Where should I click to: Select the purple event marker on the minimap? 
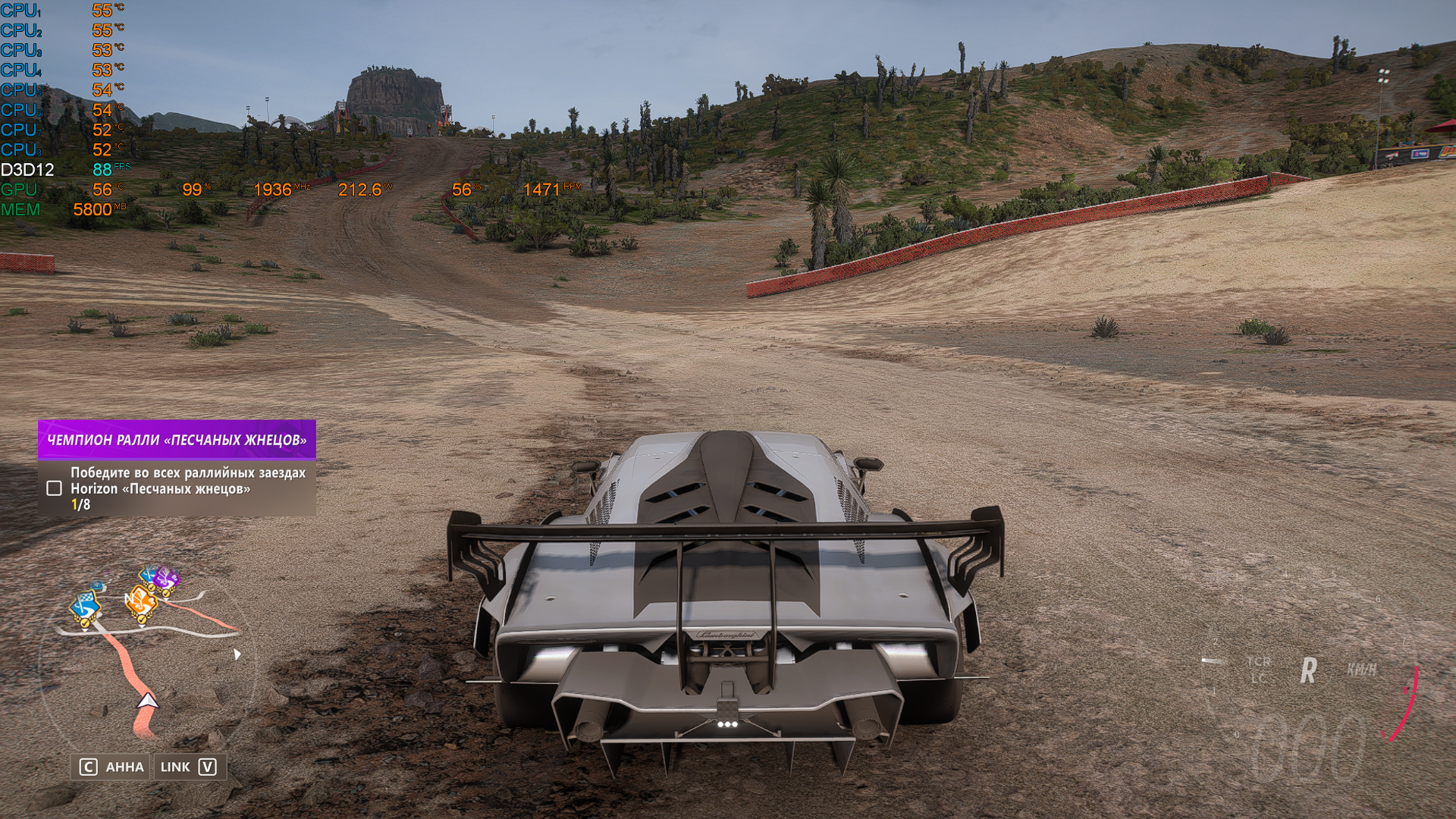tap(168, 579)
